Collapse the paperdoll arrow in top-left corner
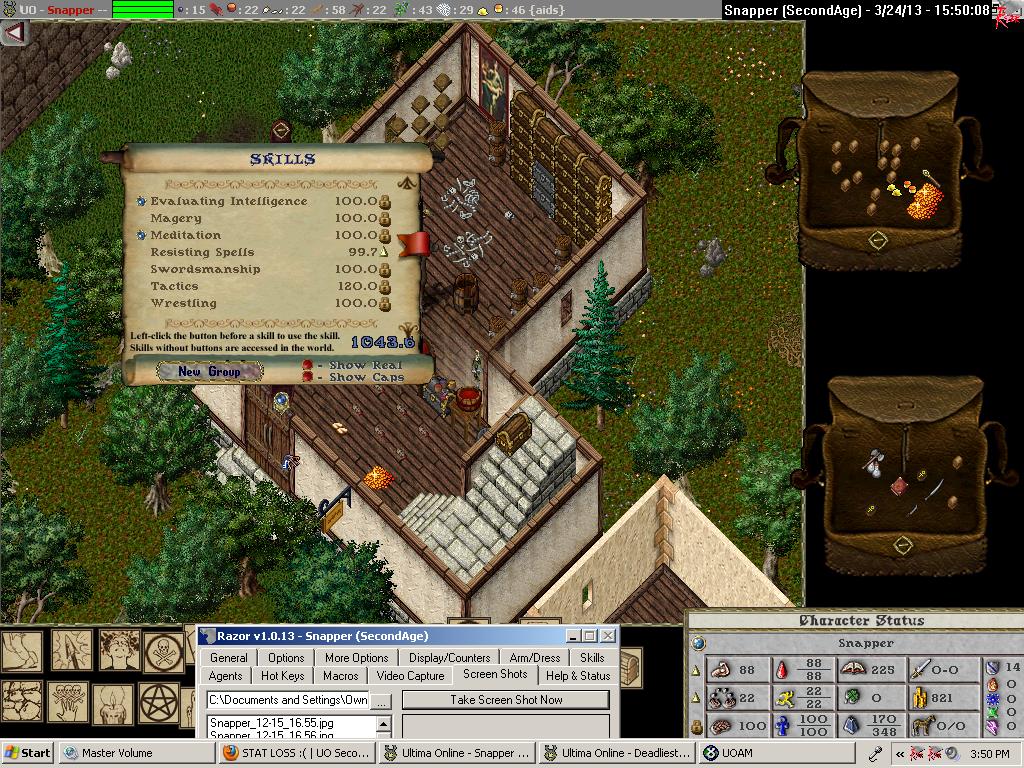This screenshot has height=768, width=1024. pos(14,33)
